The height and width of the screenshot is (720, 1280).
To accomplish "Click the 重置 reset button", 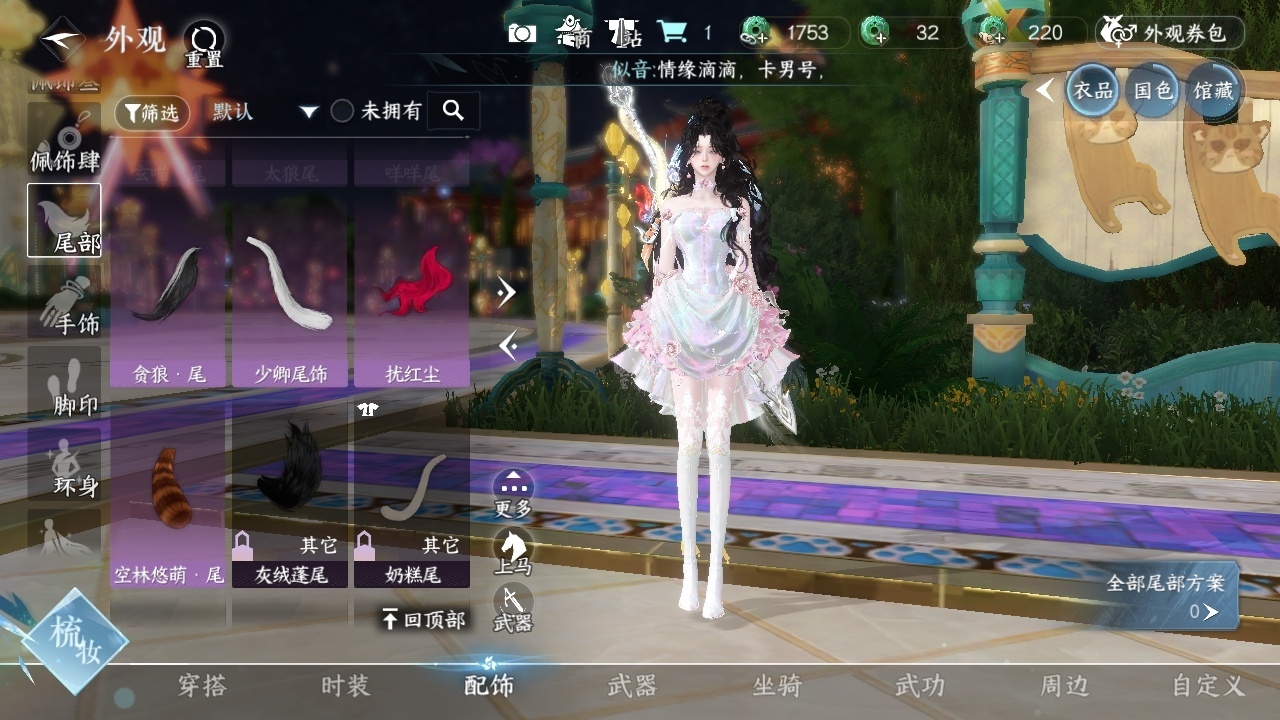I will click(x=204, y=45).
